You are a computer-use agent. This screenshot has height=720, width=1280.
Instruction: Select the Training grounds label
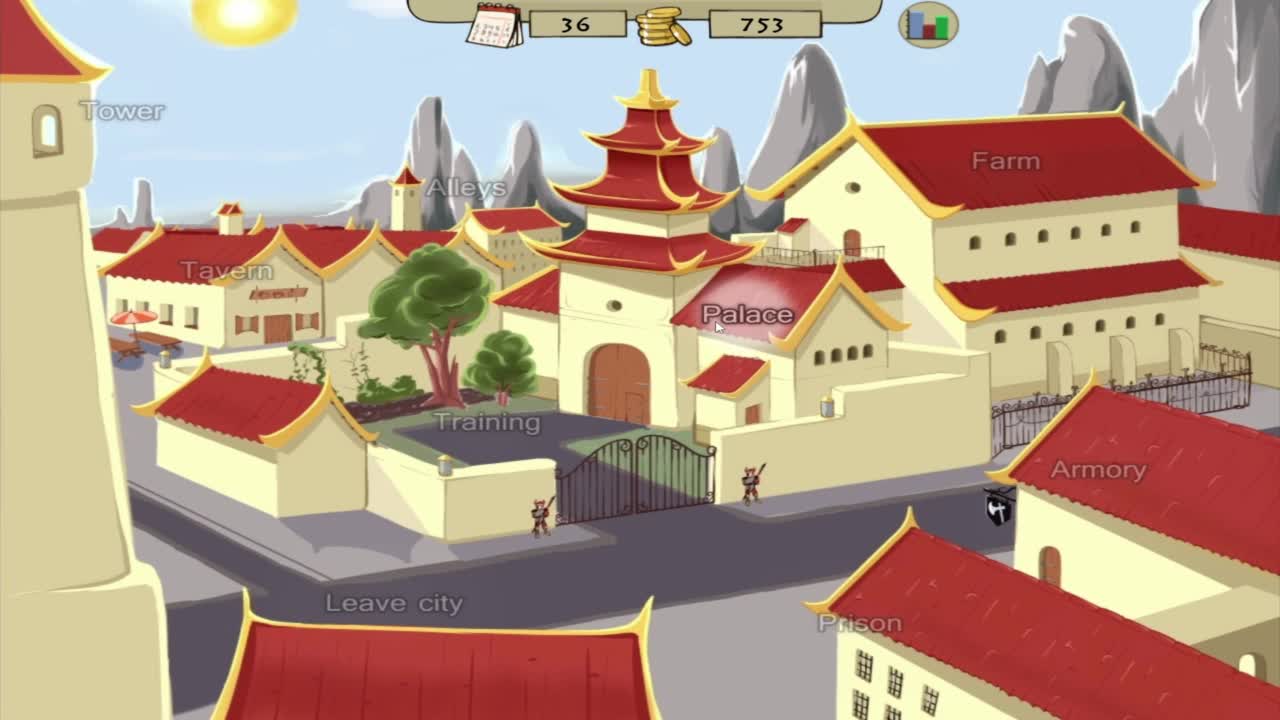(486, 422)
